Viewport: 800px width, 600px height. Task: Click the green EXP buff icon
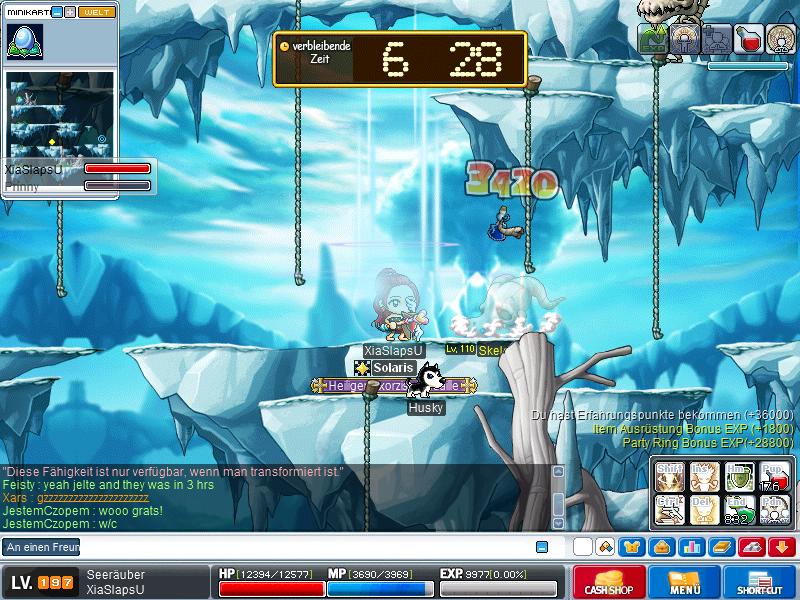pyautogui.click(x=653, y=39)
